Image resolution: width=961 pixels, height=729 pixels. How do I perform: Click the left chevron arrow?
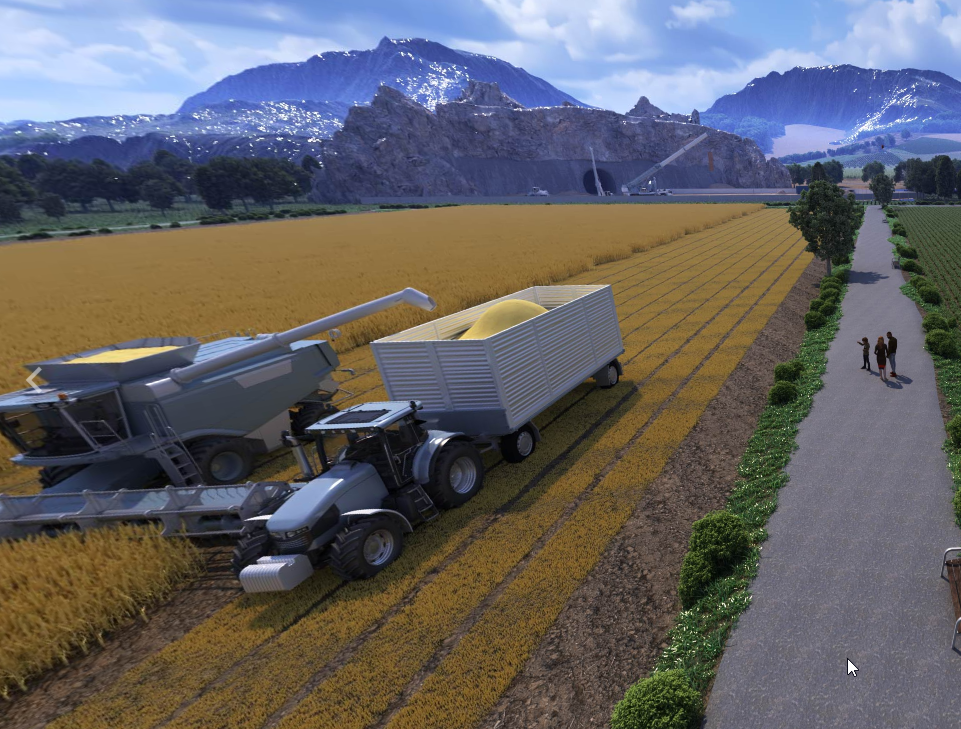(33, 379)
